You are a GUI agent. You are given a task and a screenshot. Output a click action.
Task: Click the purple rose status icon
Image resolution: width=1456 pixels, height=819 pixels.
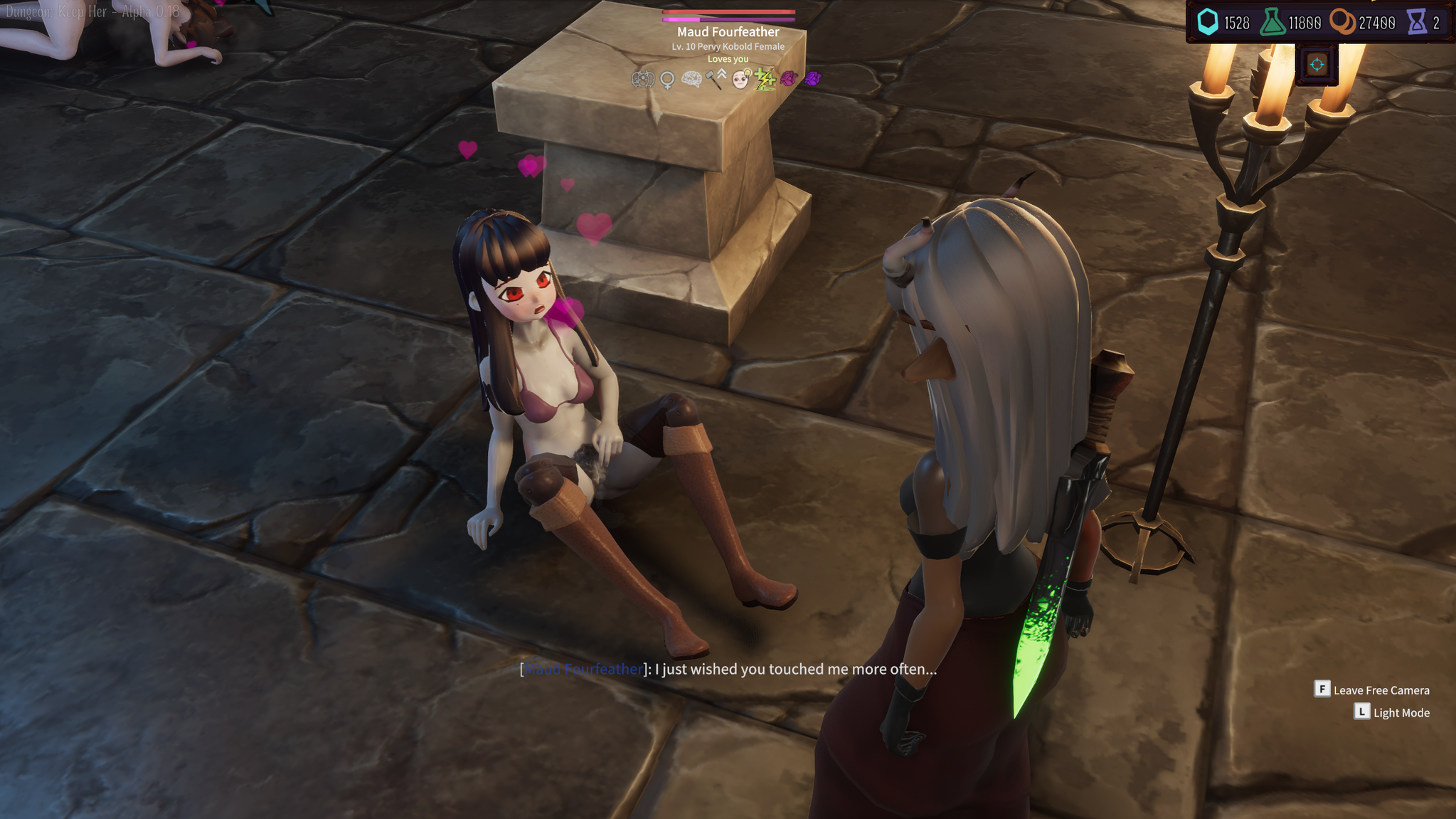(x=813, y=80)
